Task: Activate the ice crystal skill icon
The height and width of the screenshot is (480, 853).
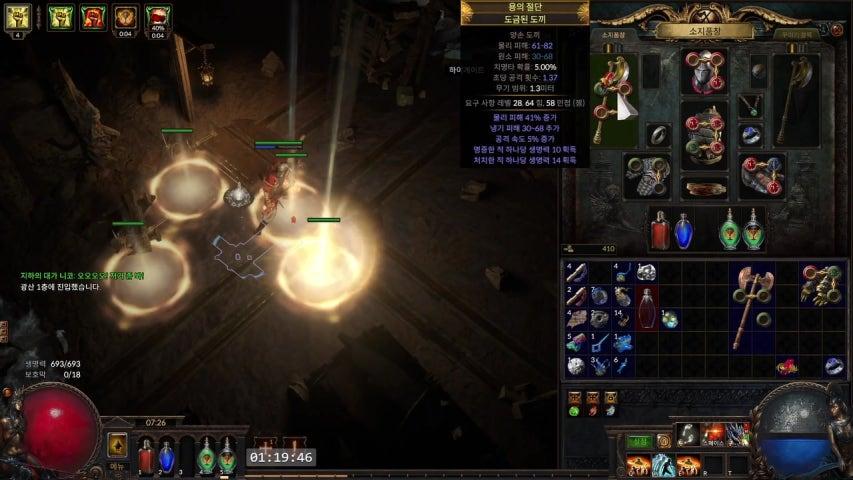Action: (662, 465)
